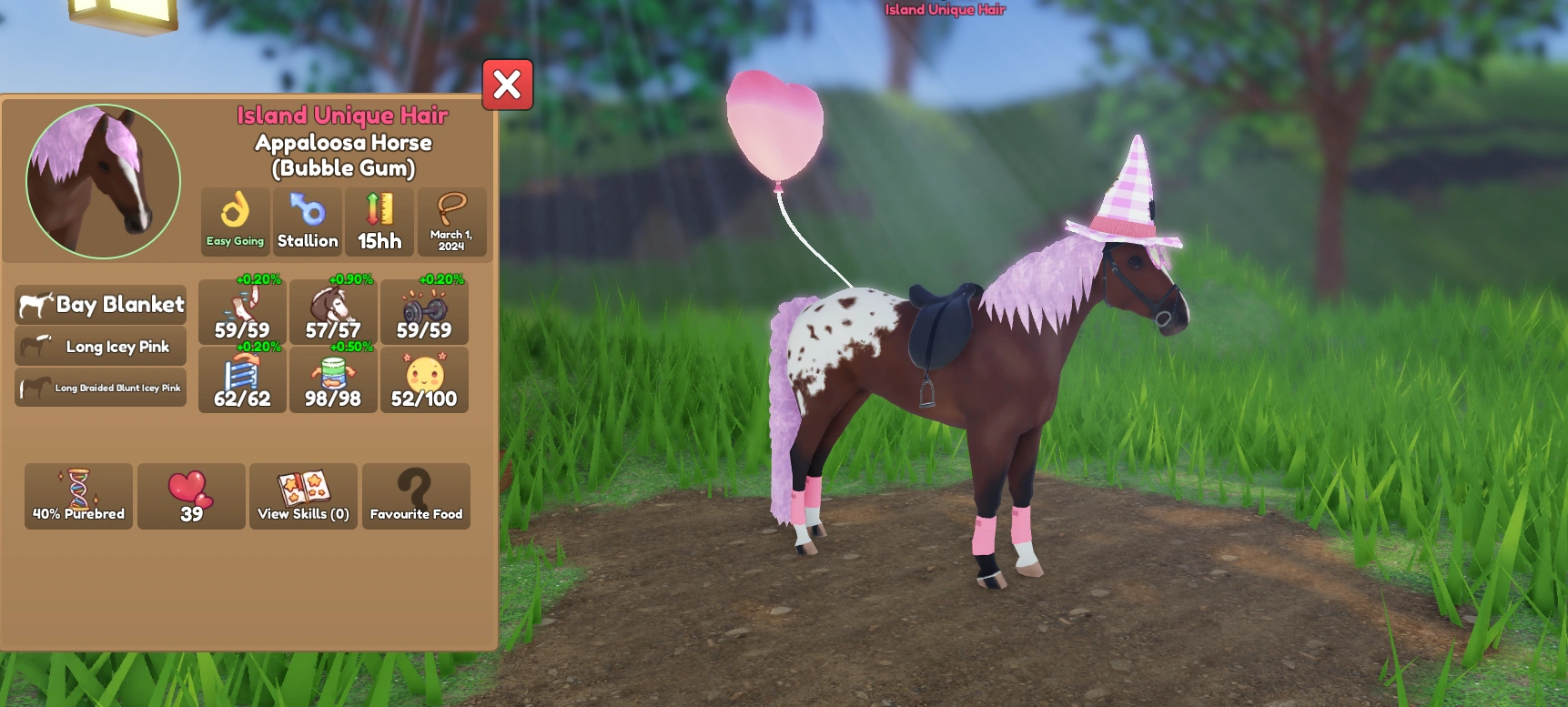The height and width of the screenshot is (707, 1568).
Task: Choose the Long Icey Pink mane style
Action: (x=100, y=347)
